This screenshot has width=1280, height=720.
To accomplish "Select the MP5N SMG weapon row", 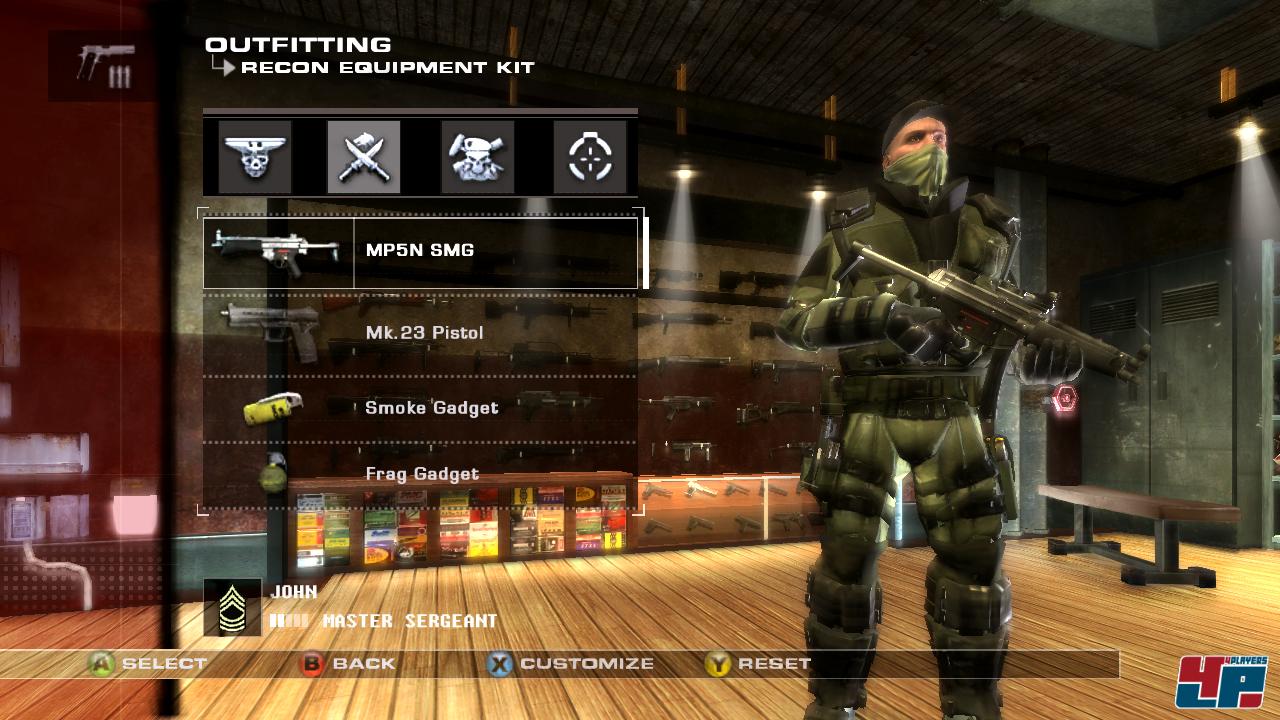I will pyautogui.click(x=420, y=252).
